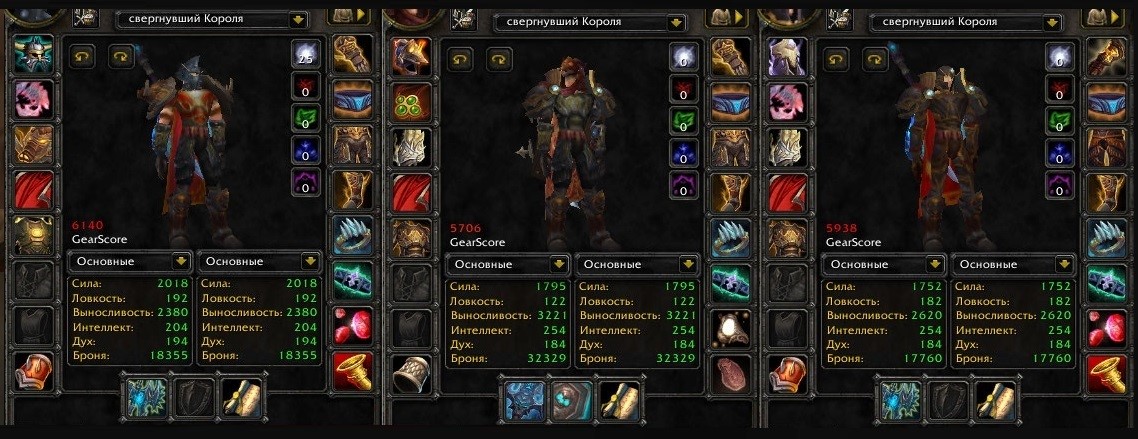The height and width of the screenshot is (439, 1138).
Task: Select the glowing white orb trinket
Action: (x=730, y=327)
